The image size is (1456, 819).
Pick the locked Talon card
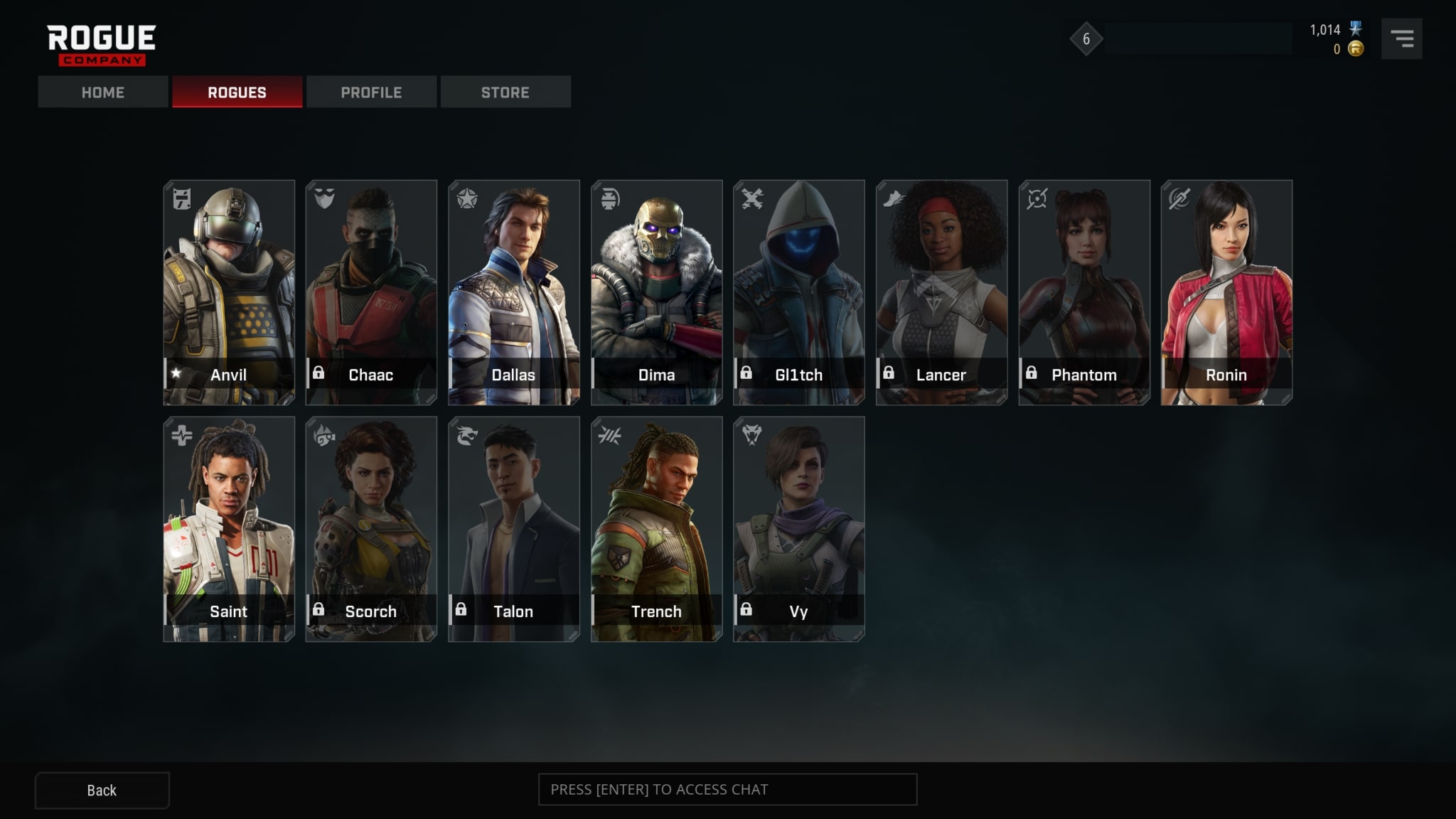[x=514, y=529]
